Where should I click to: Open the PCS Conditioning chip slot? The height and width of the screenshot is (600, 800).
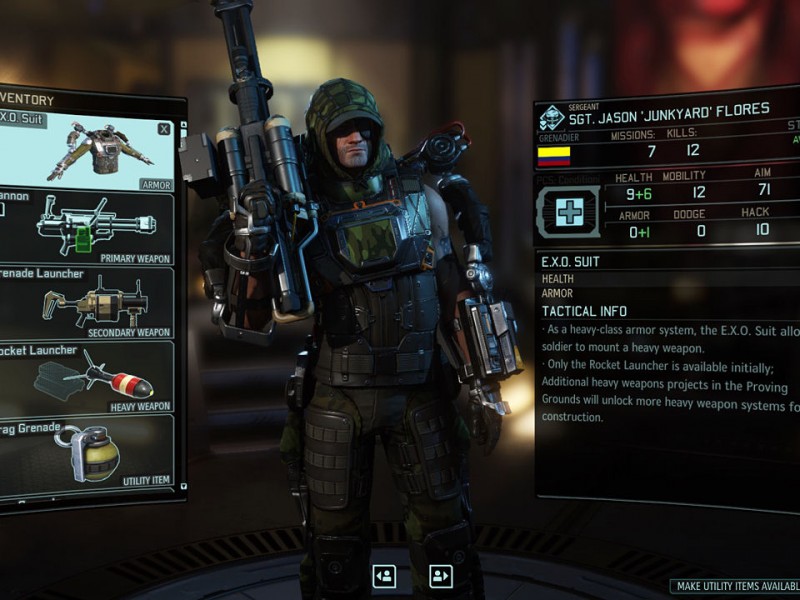coord(568,211)
